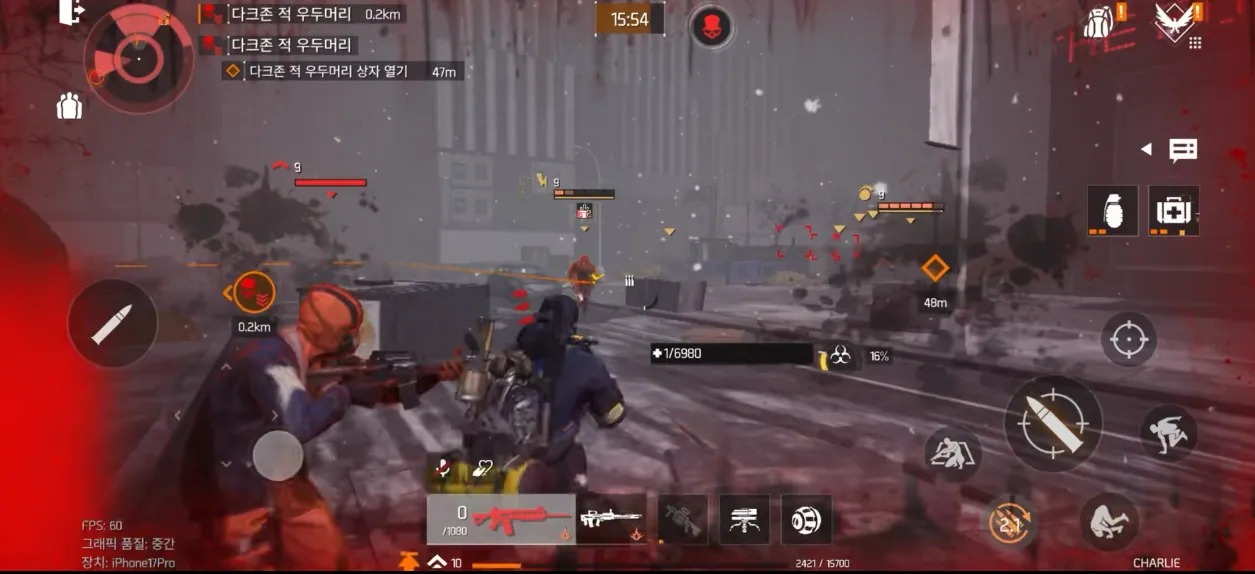Open the backpack inventory icon

(1100, 20)
